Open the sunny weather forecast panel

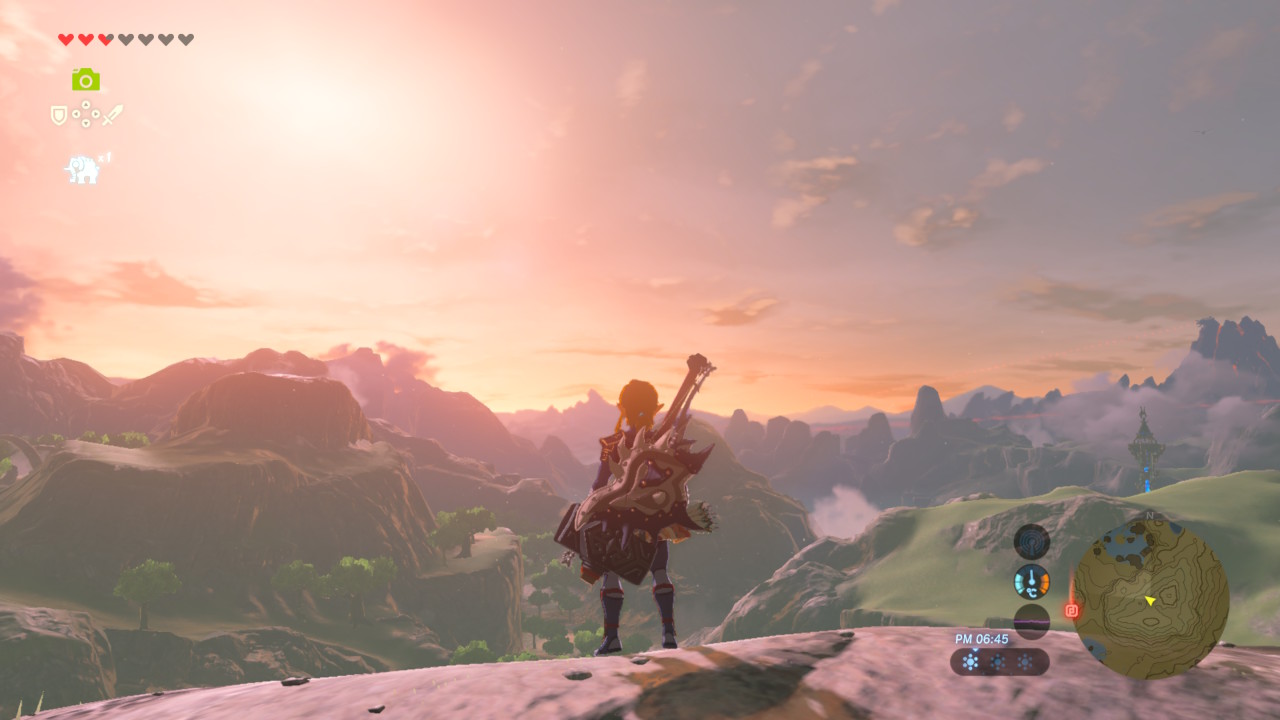click(998, 662)
